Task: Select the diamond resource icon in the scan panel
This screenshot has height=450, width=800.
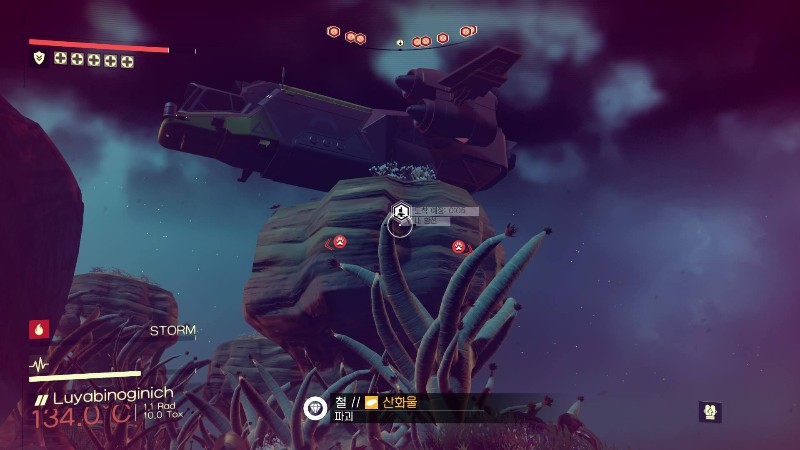Action: pyautogui.click(x=316, y=408)
